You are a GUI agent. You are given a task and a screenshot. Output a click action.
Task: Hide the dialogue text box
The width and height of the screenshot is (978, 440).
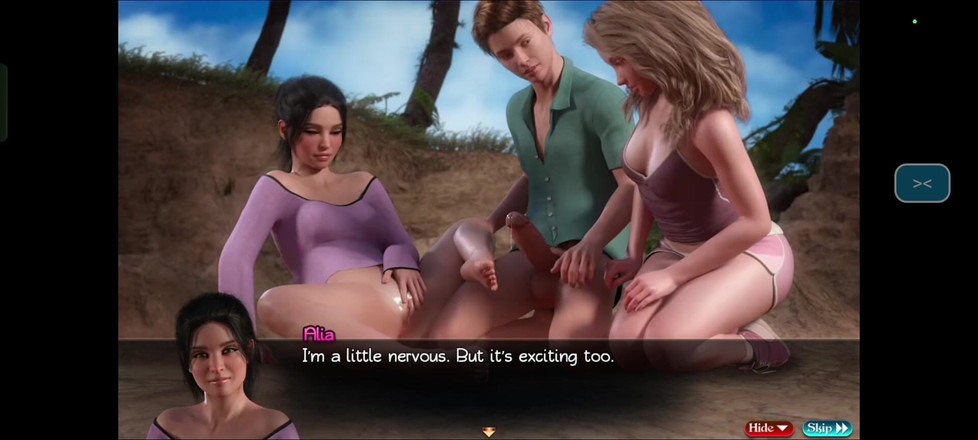768,428
